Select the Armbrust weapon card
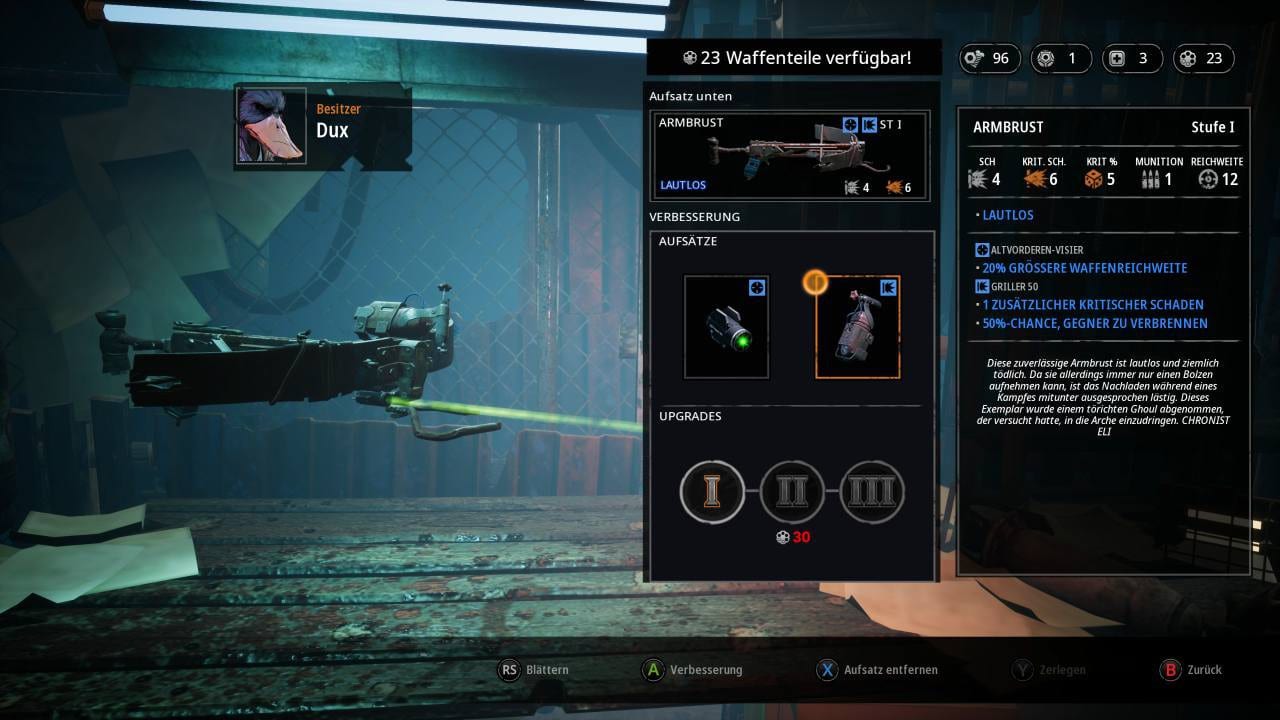Screen dimensions: 1280x720 click(x=790, y=155)
